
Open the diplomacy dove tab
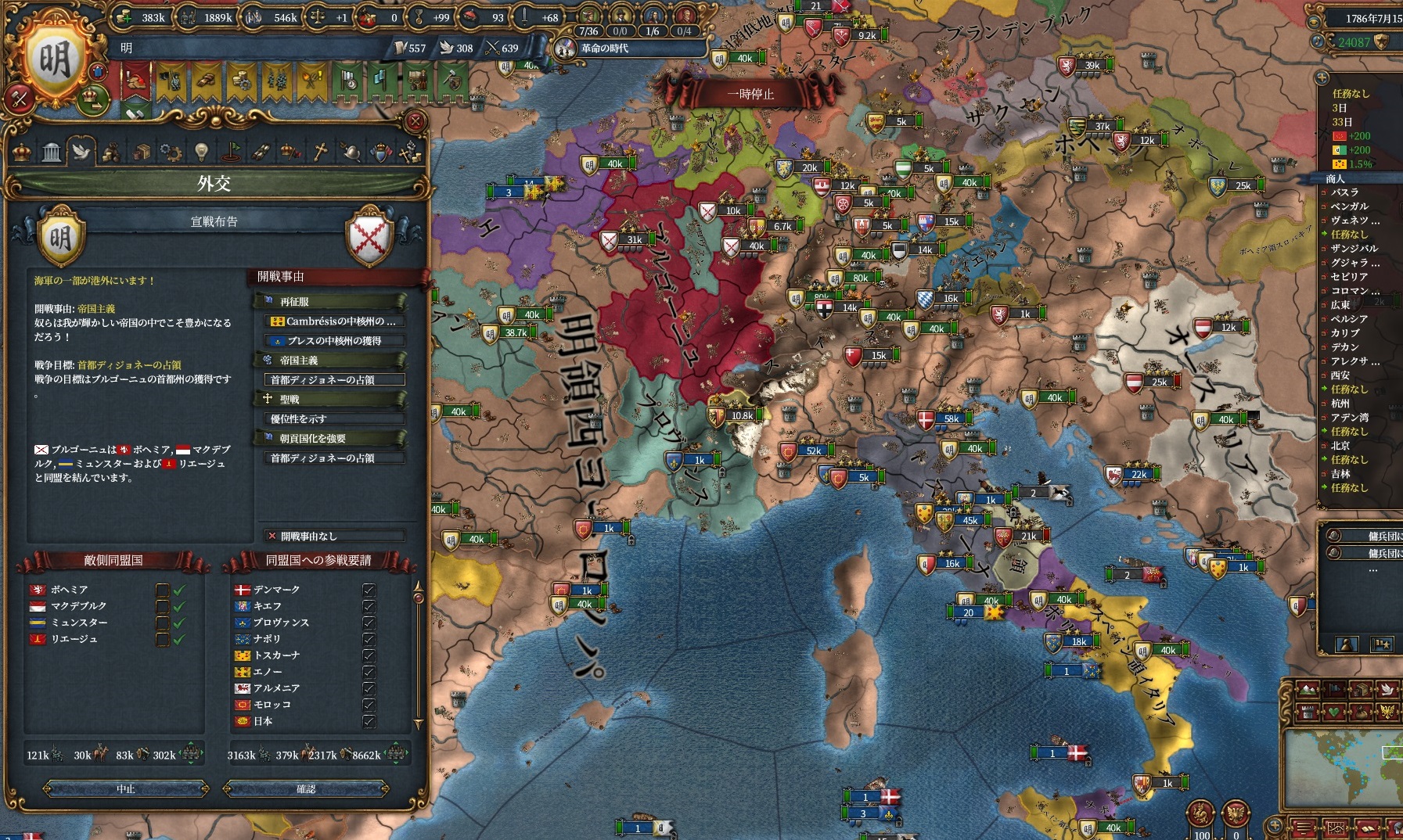[81, 151]
